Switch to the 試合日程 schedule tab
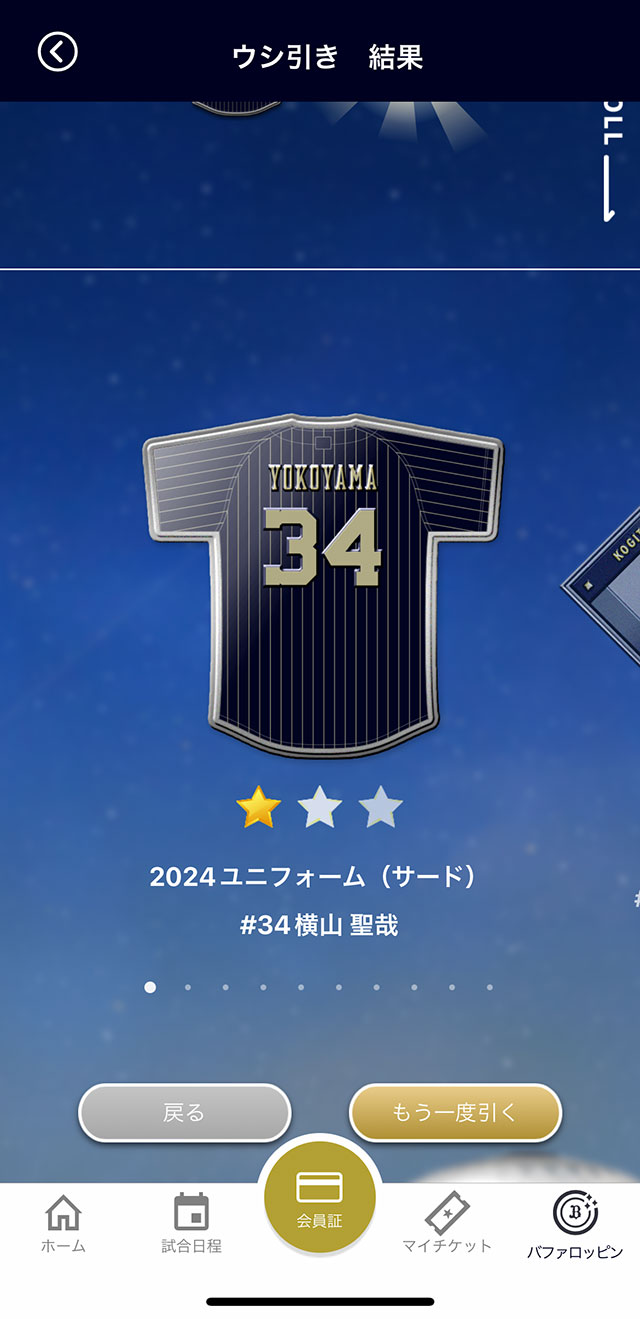This screenshot has height=1319, width=640. pos(191,1223)
